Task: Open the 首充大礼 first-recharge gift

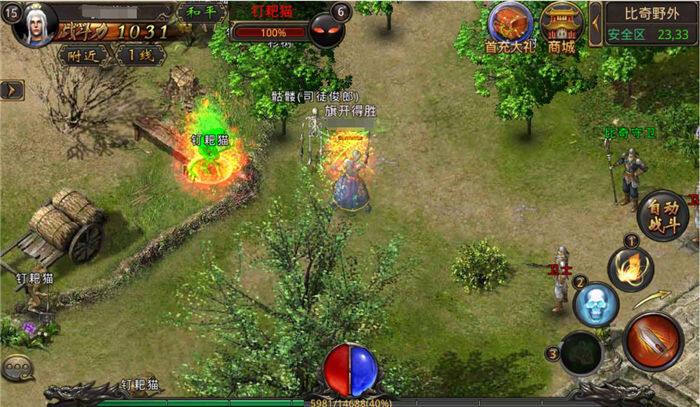Action: point(510,24)
